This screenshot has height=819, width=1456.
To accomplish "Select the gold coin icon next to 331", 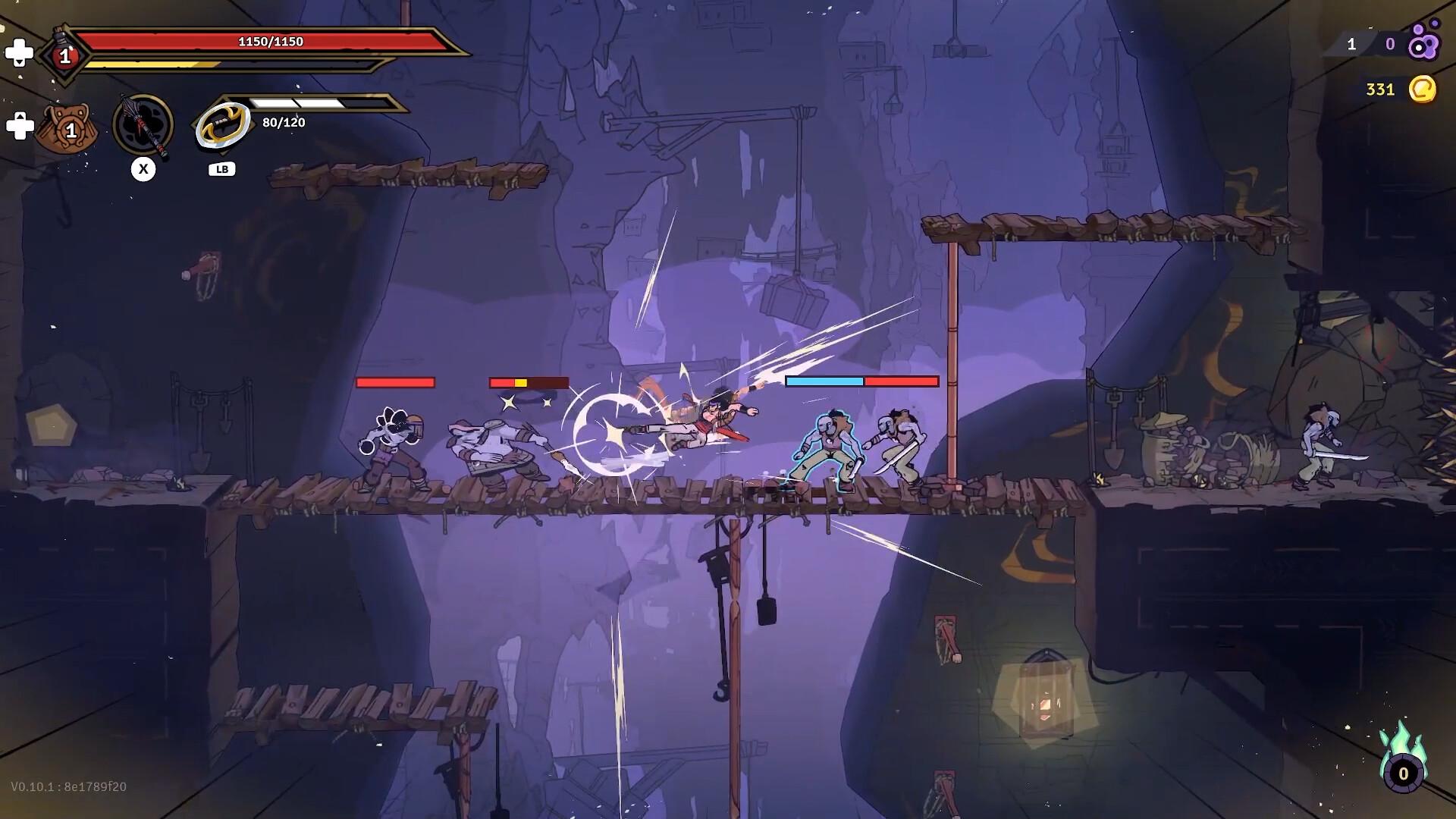I will [1424, 89].
